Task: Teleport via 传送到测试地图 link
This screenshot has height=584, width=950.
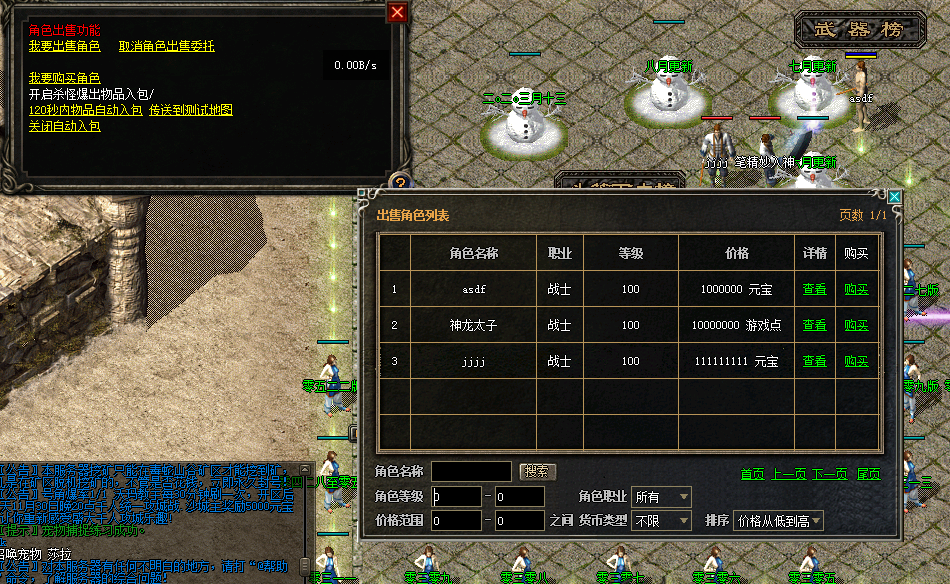Action: (x=190, y=110)
